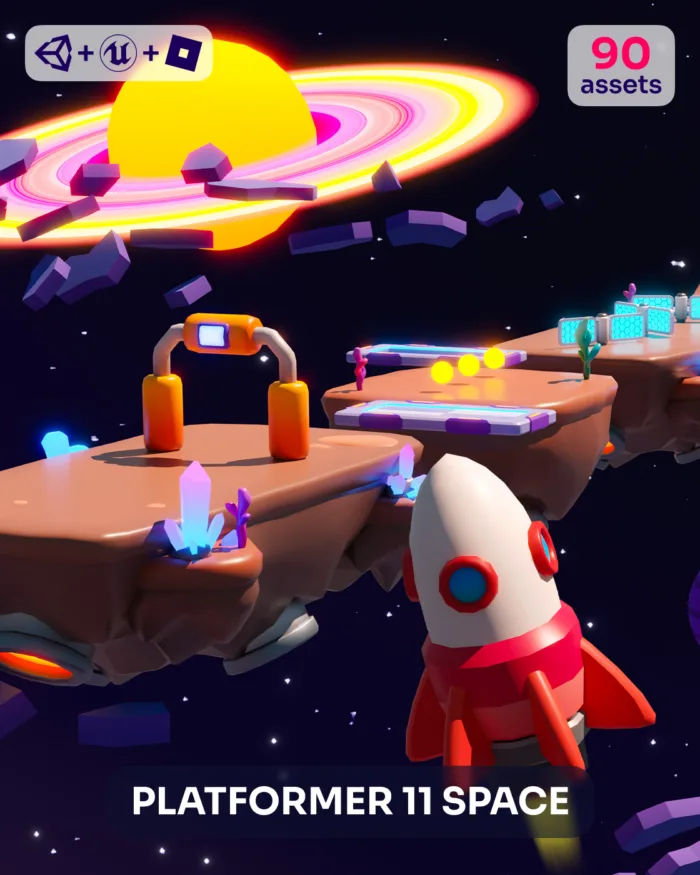Image resolution: width=700 pixels, height=875 pixels.
Task: Select the Platformer 11 Space title banner
Action: [350, 801]
